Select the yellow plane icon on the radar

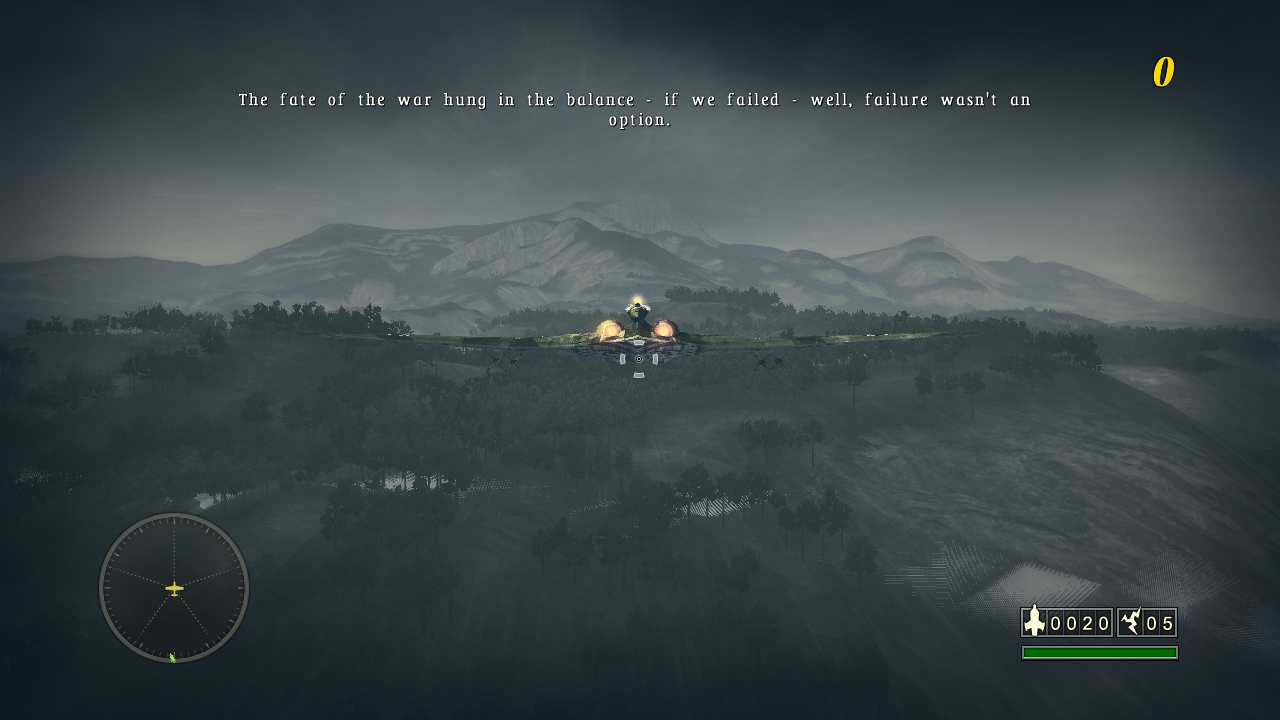click(172, 588)
